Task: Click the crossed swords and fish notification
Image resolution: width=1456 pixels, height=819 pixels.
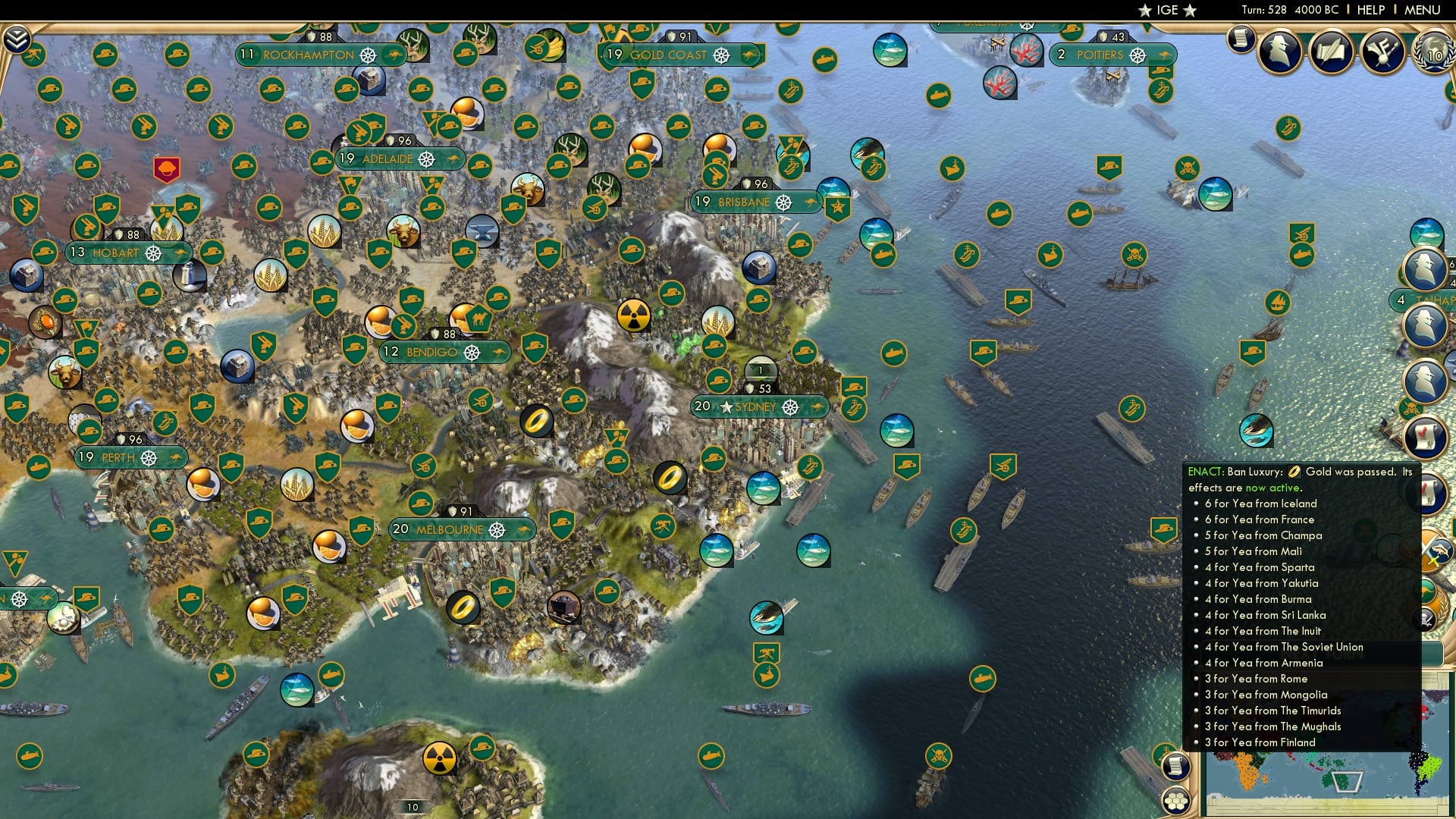Action: [1432, 551]
